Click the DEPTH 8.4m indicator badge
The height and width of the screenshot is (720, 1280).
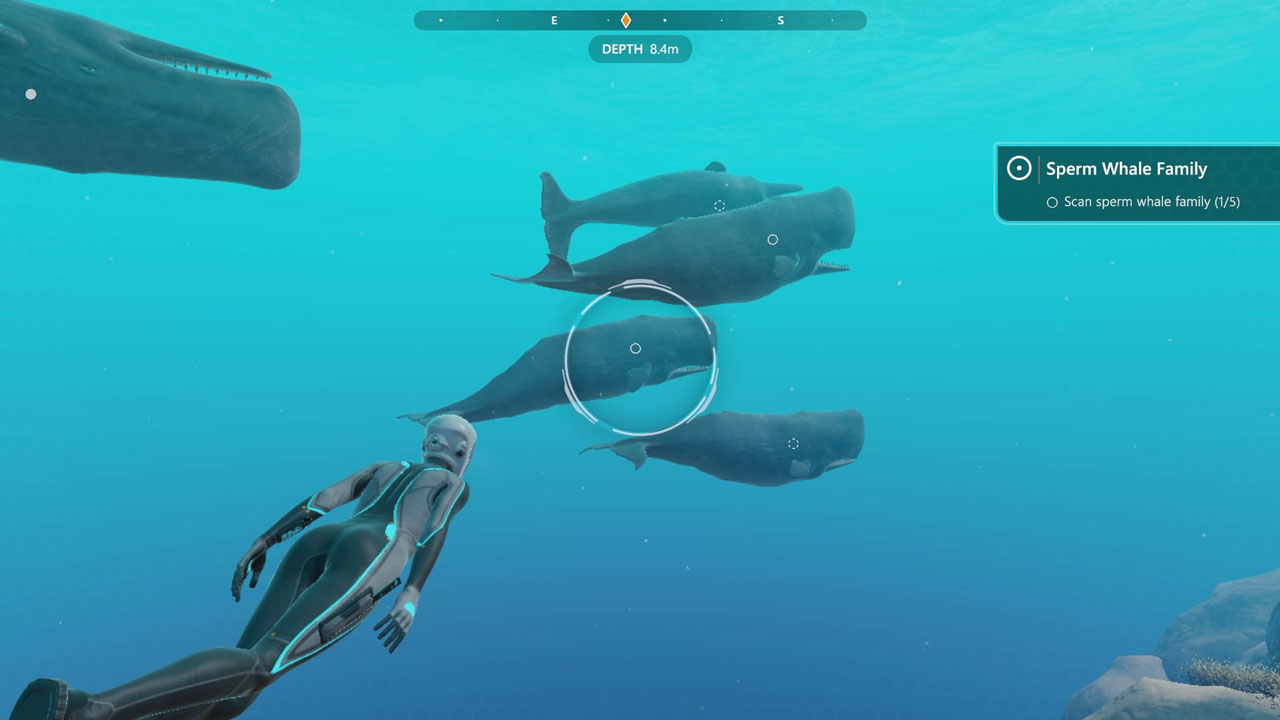[640, 49]
